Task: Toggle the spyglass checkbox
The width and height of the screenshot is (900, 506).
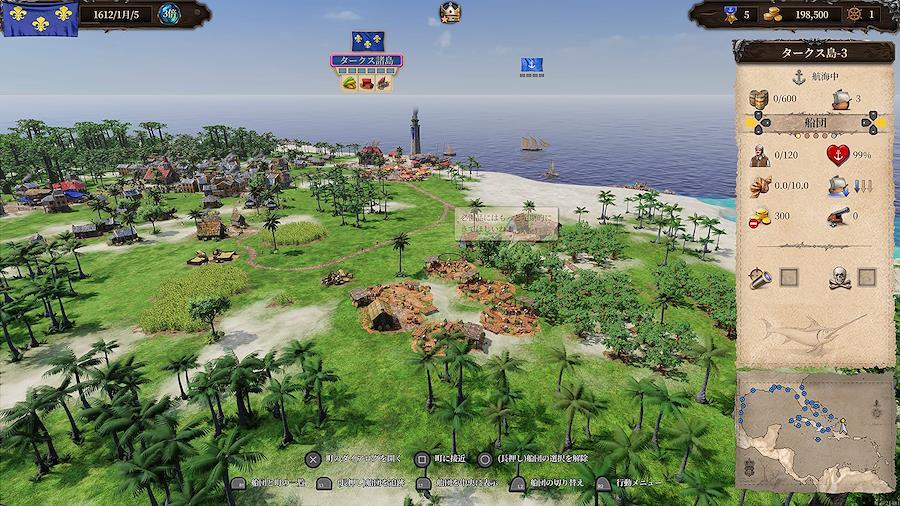Action: [787, 276]
